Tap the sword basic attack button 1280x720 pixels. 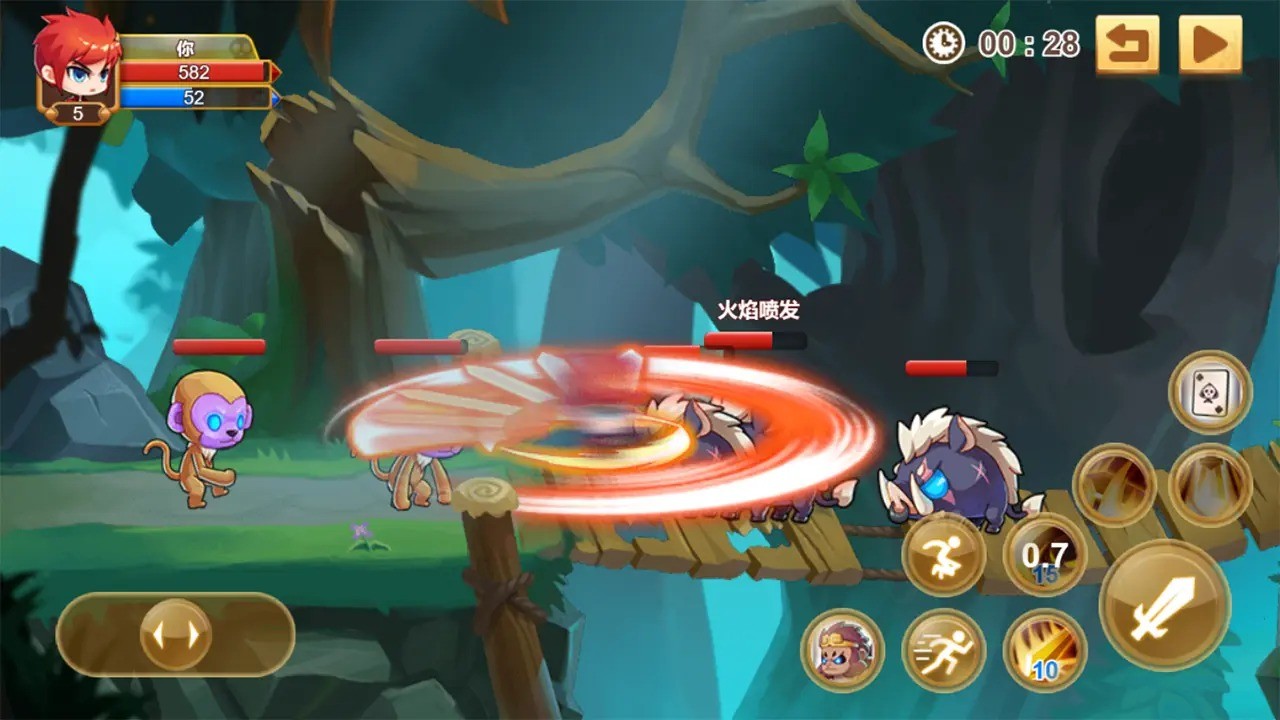[1164, 605]
